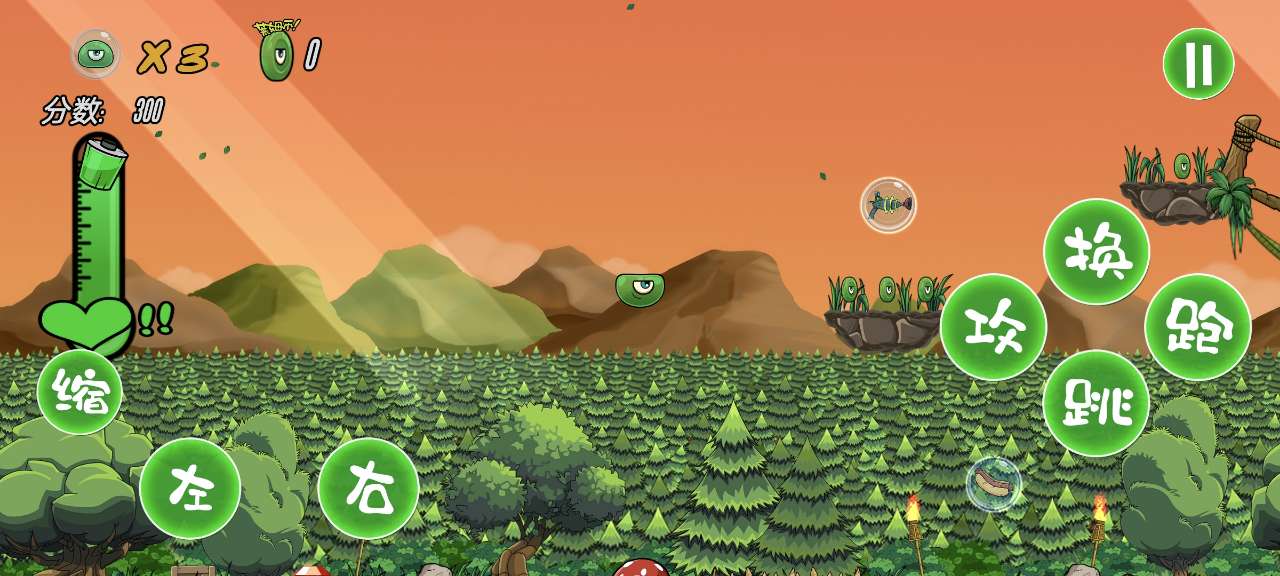This screenshot has width=1280, height=576.
Task: Pause the game with the pause button
Action: [1198, 64]
